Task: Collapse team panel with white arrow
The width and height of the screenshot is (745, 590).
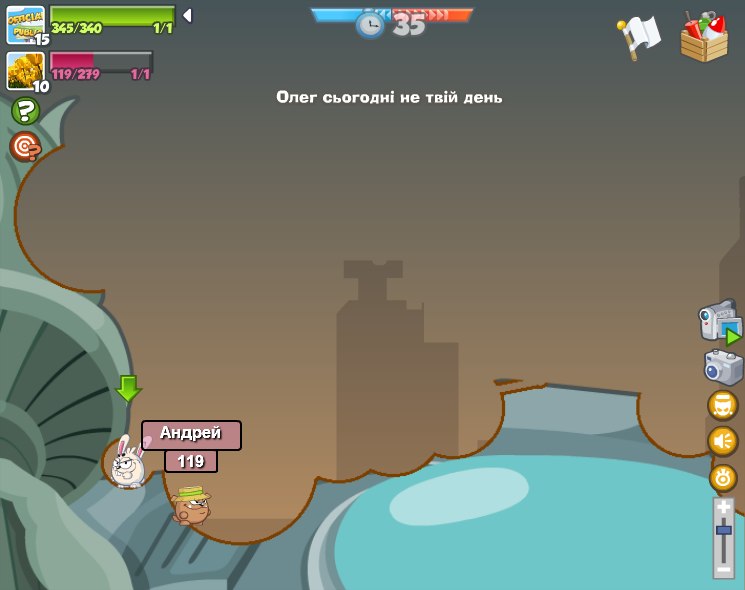Action: click(x=187, y=16)
